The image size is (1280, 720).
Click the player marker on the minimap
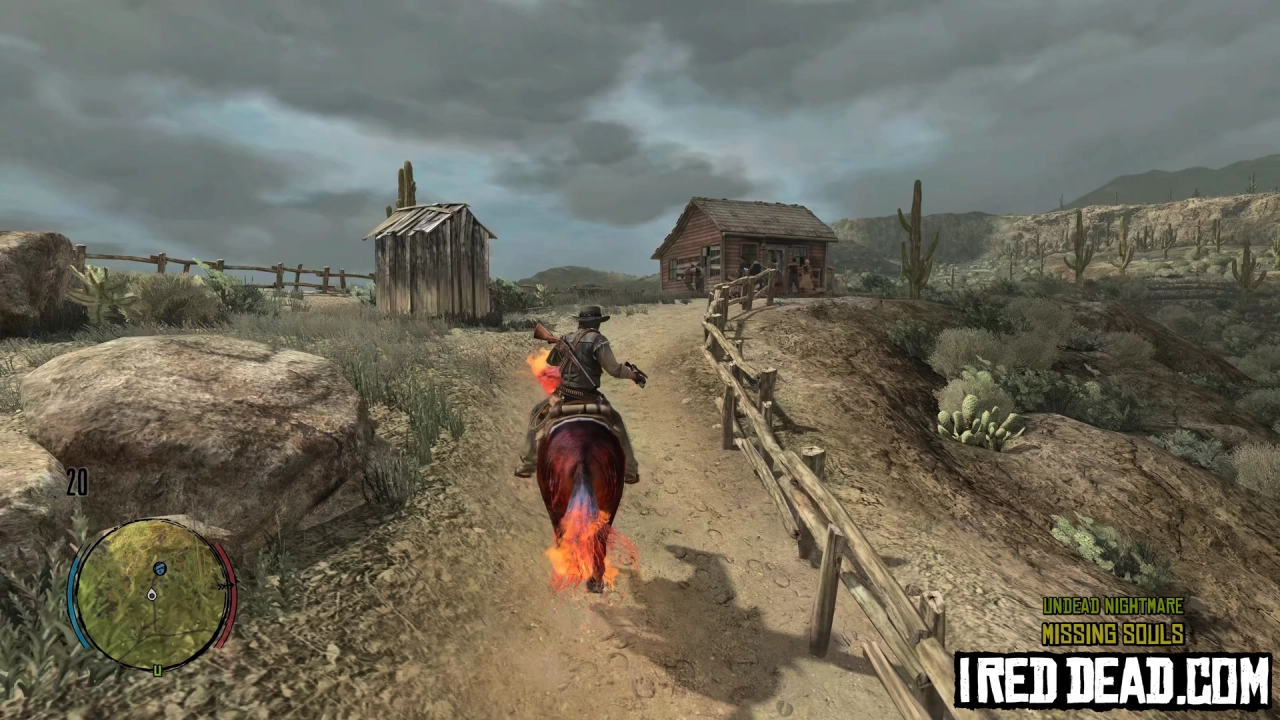point(152,594)
